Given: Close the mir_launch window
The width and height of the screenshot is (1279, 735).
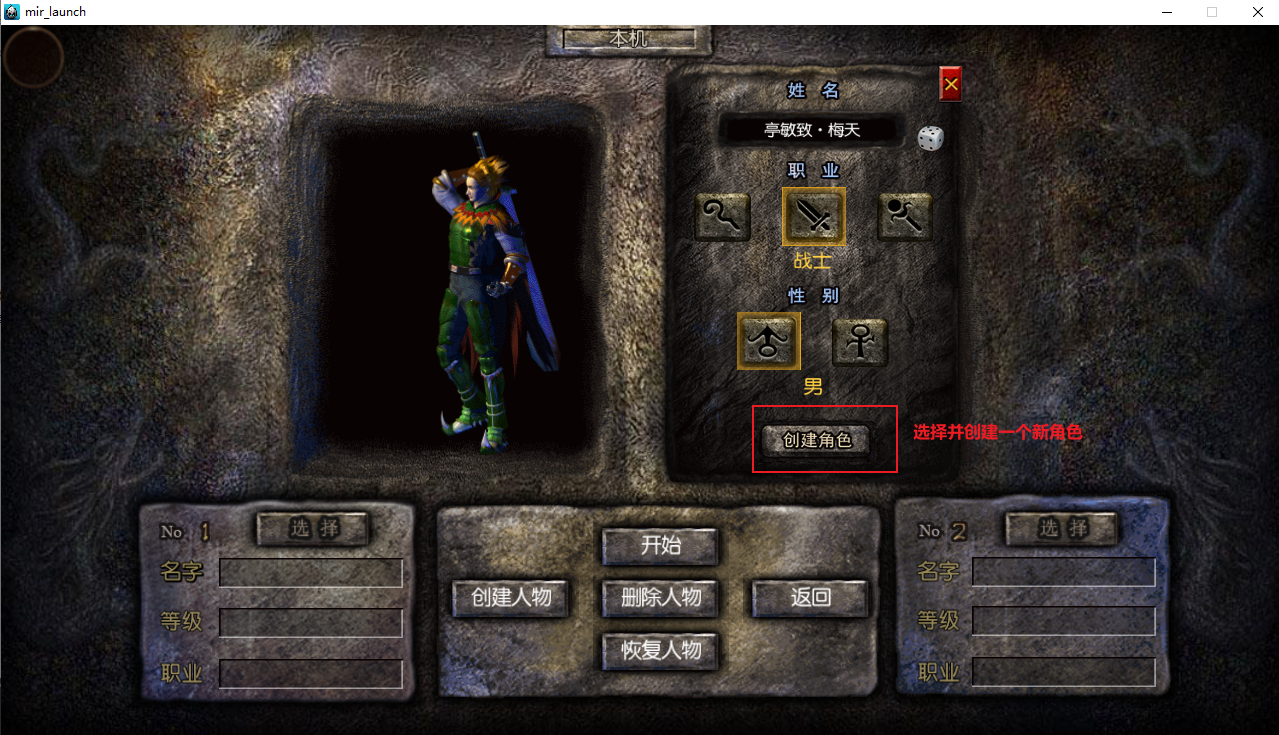Looking at the screenshot, I should pyautogui.click(x=1258, y=12).
